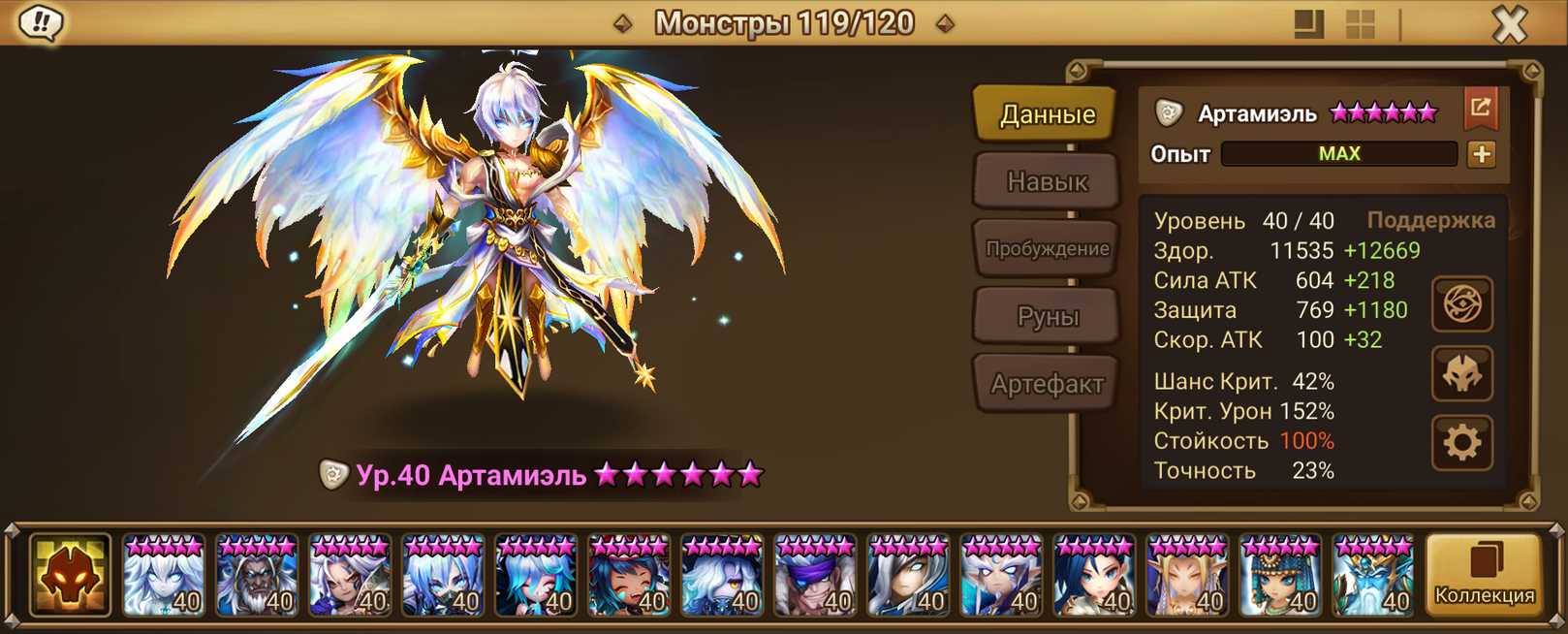This screenshot has height=634, width=1568.
Task: Tap the plus button next to Опыт bar
Action: tap(1481, 154)
